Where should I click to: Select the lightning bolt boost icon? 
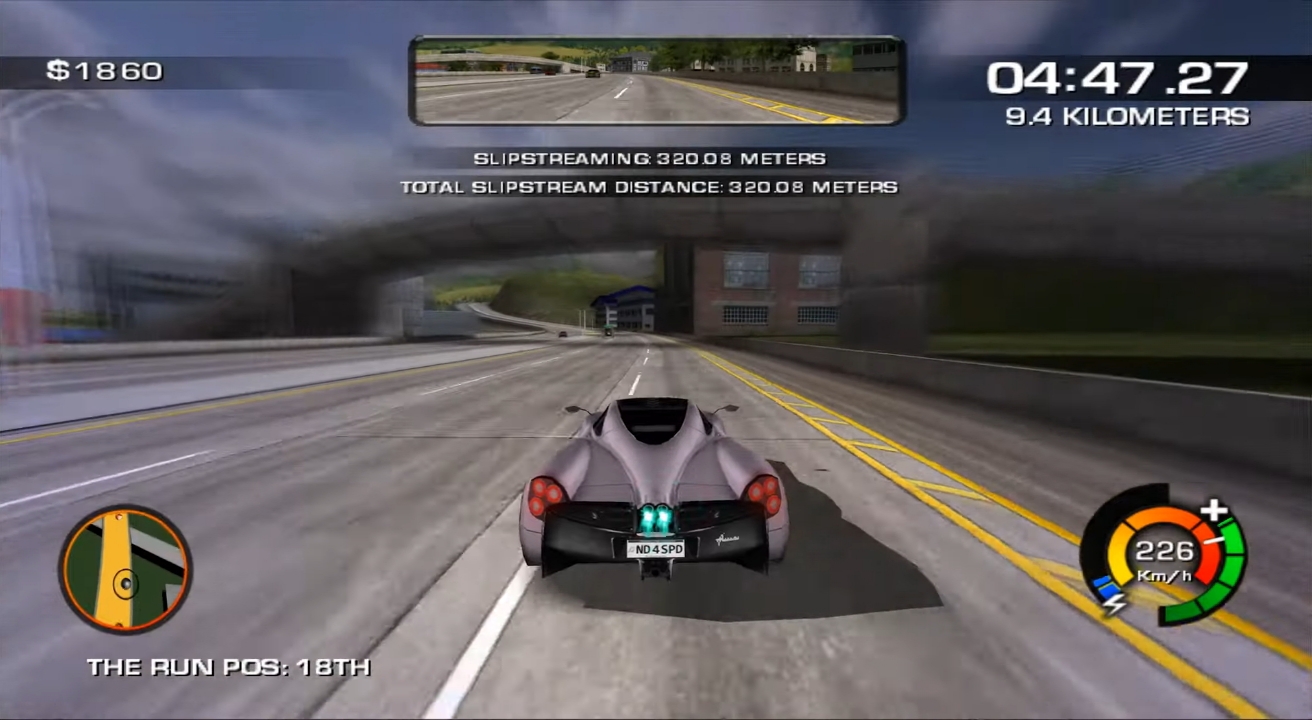click(x=1113, y=601)
